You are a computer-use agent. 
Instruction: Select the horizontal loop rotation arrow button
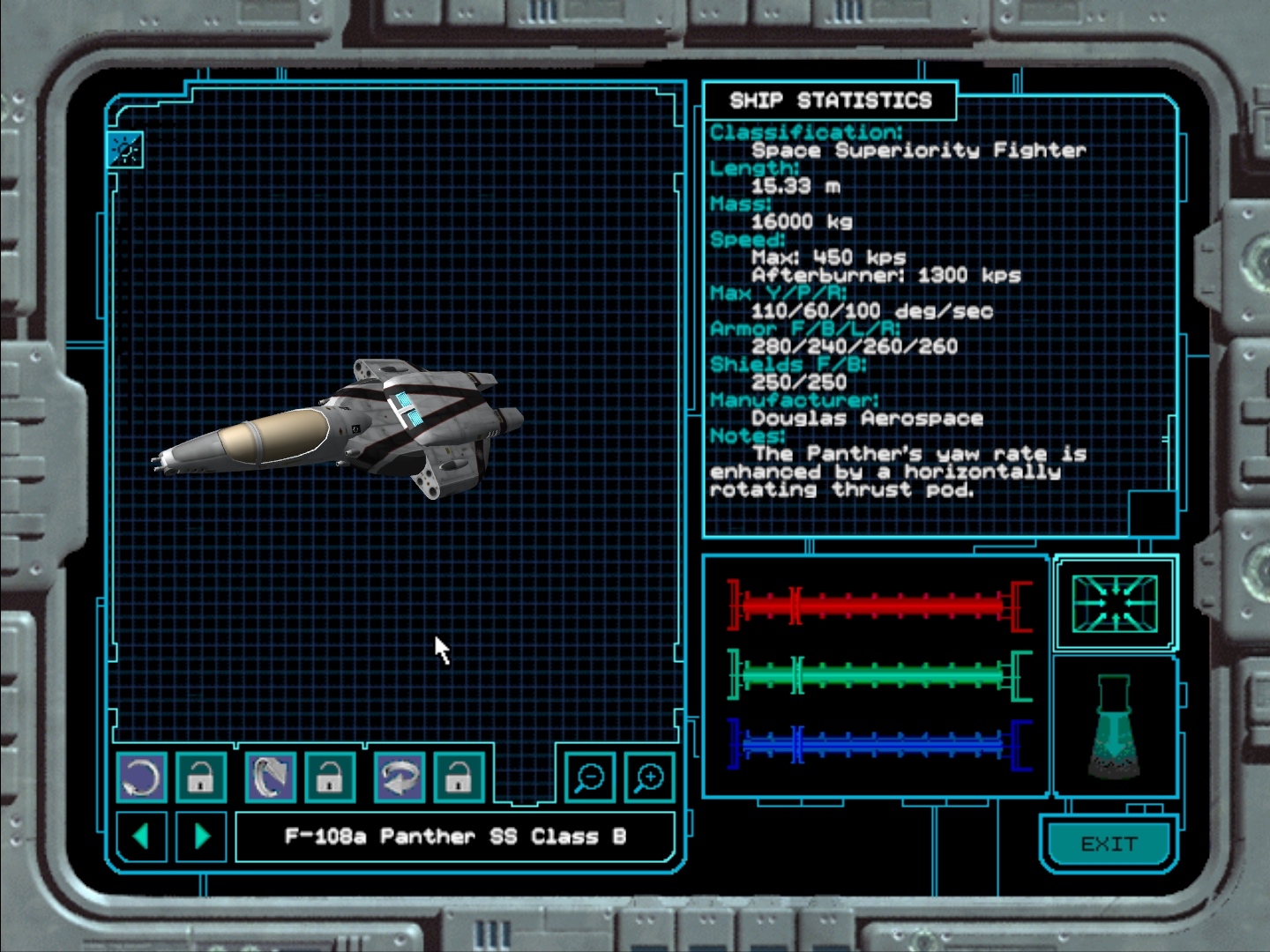(400, 777)
